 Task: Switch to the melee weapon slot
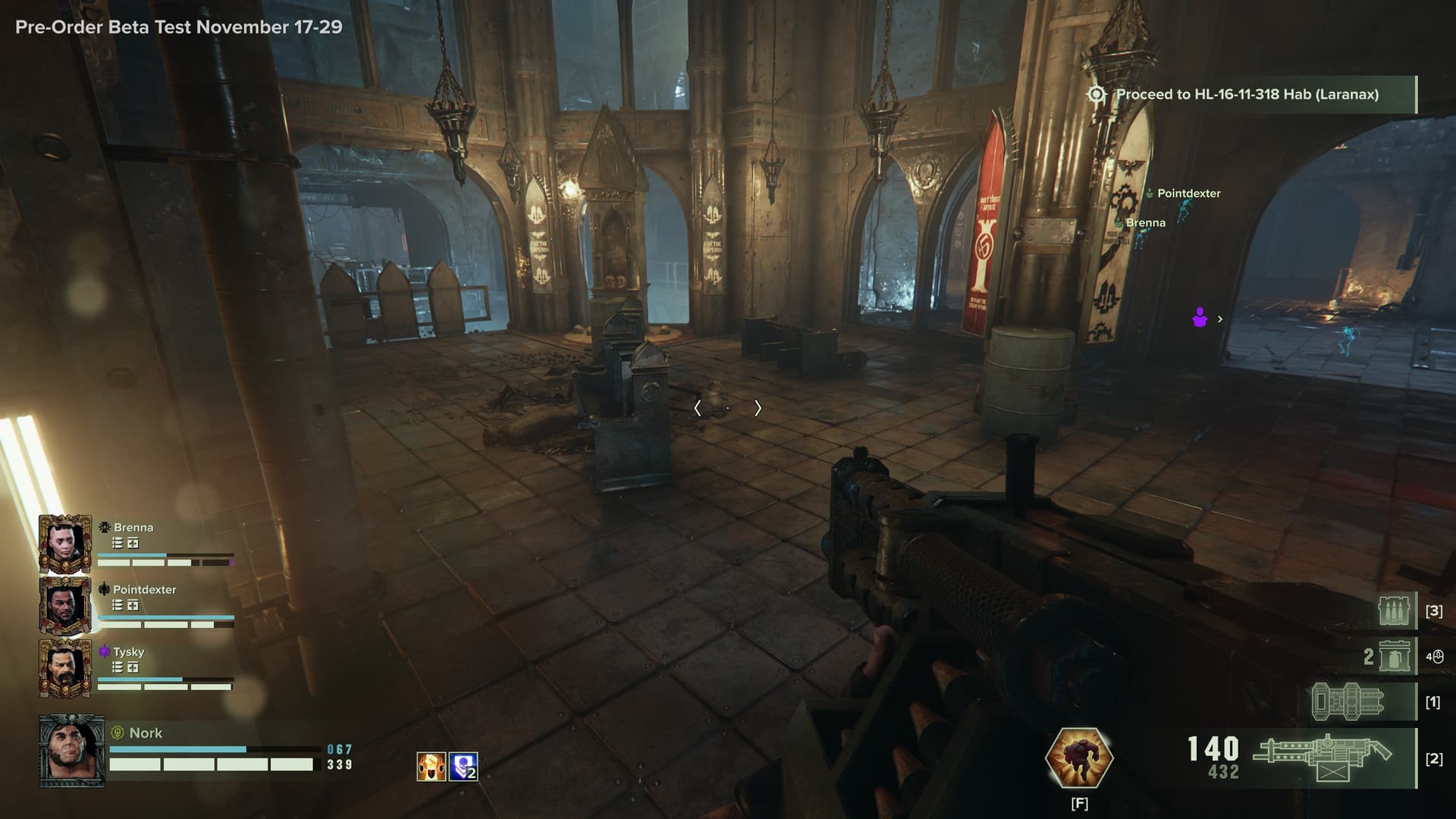pos(1351,701)
